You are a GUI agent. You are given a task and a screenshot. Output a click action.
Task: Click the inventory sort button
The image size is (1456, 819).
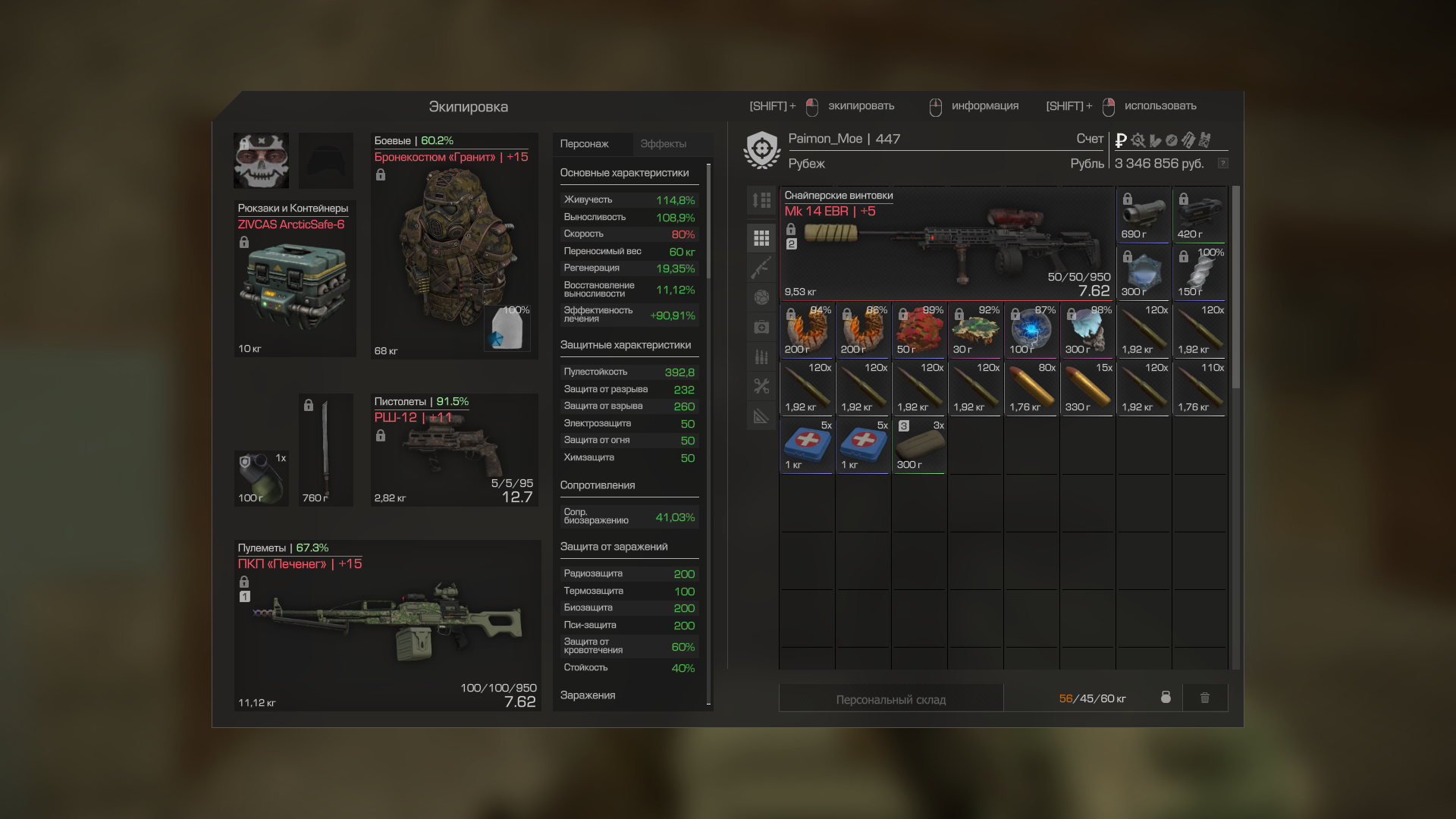click(x=761, y=200)
